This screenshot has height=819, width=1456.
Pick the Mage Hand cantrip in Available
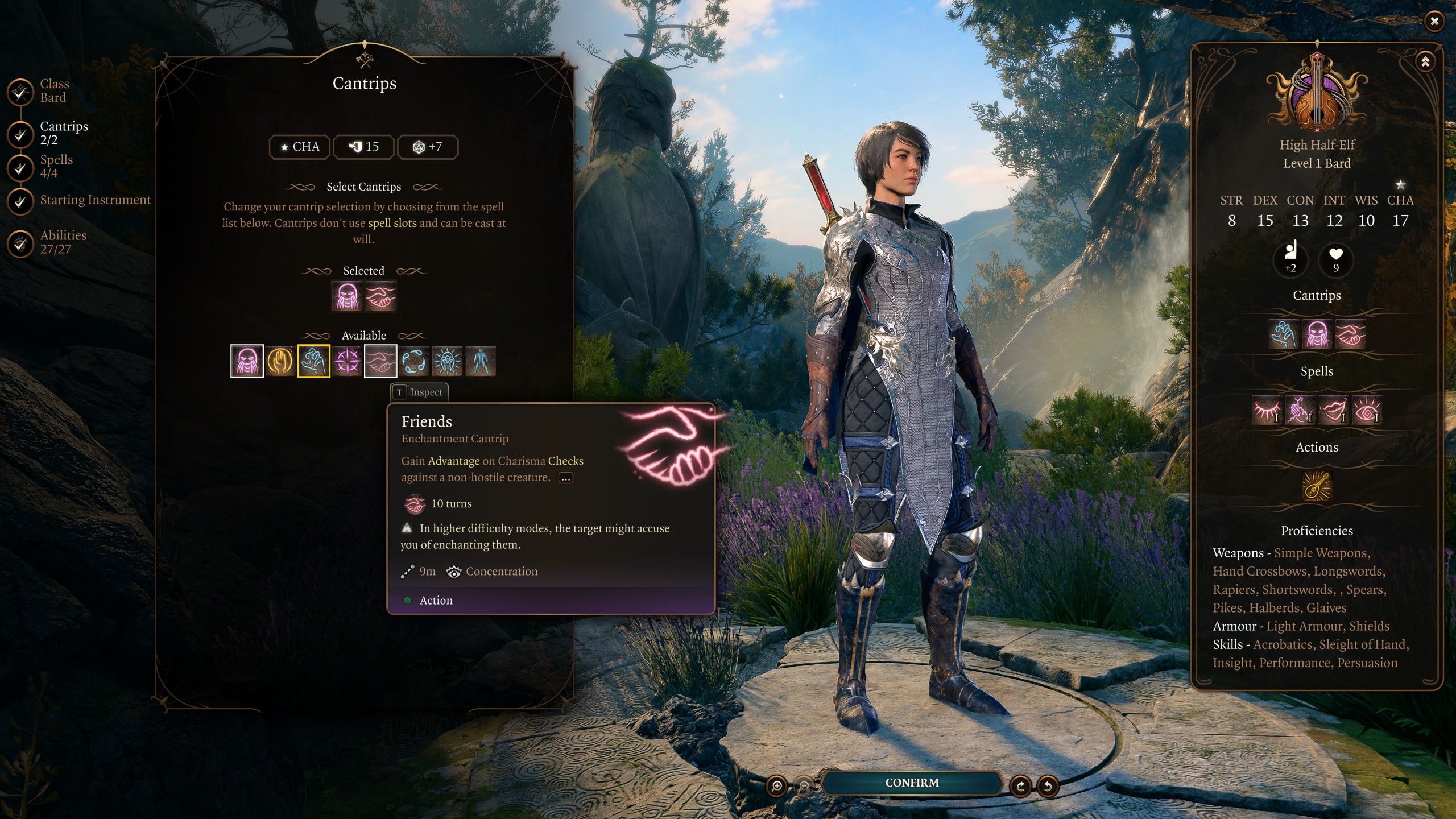pos(313,361)
